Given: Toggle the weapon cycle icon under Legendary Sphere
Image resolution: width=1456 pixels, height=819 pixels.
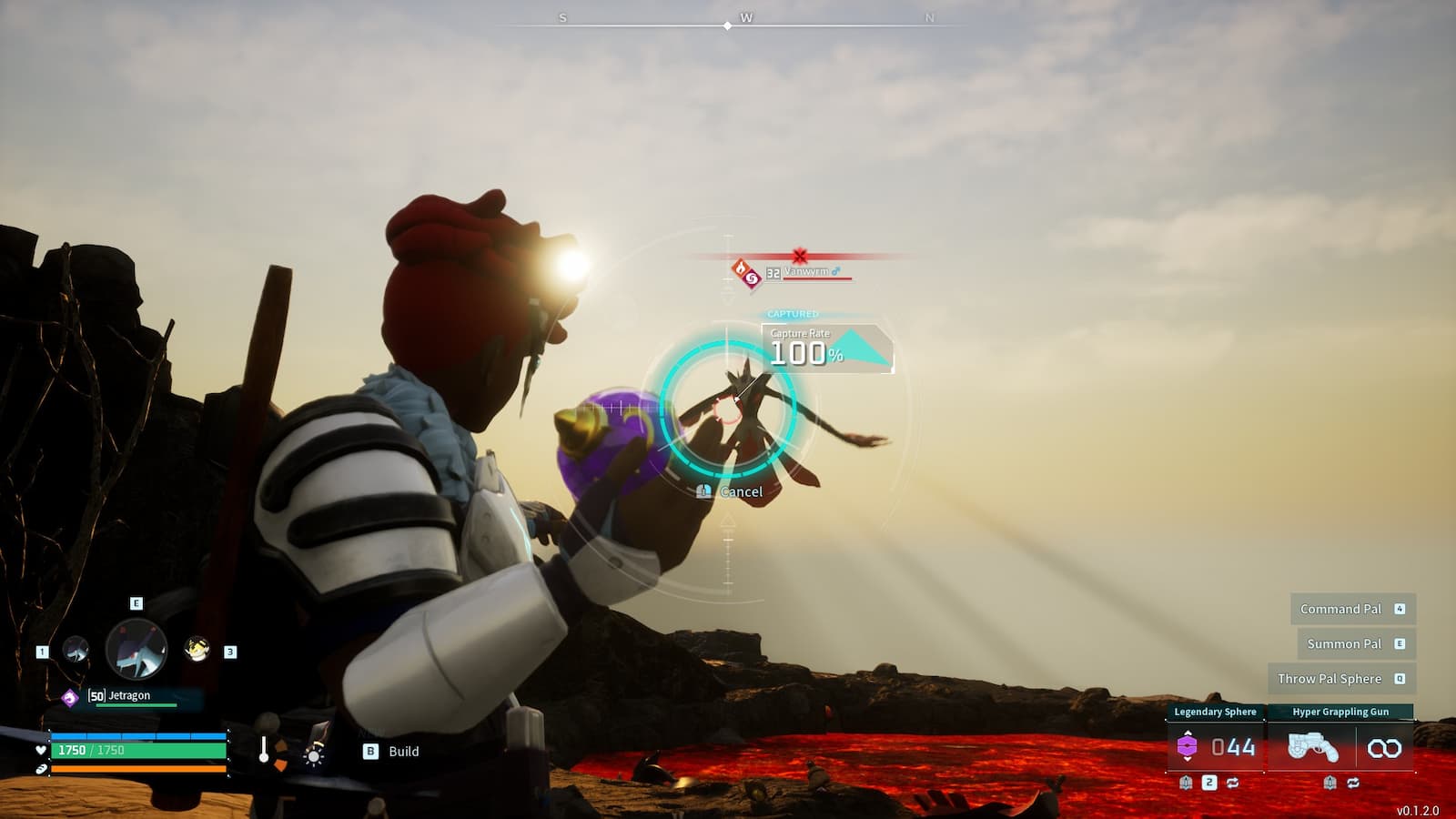Looking at the screenshot, I should click(1233, 783).
